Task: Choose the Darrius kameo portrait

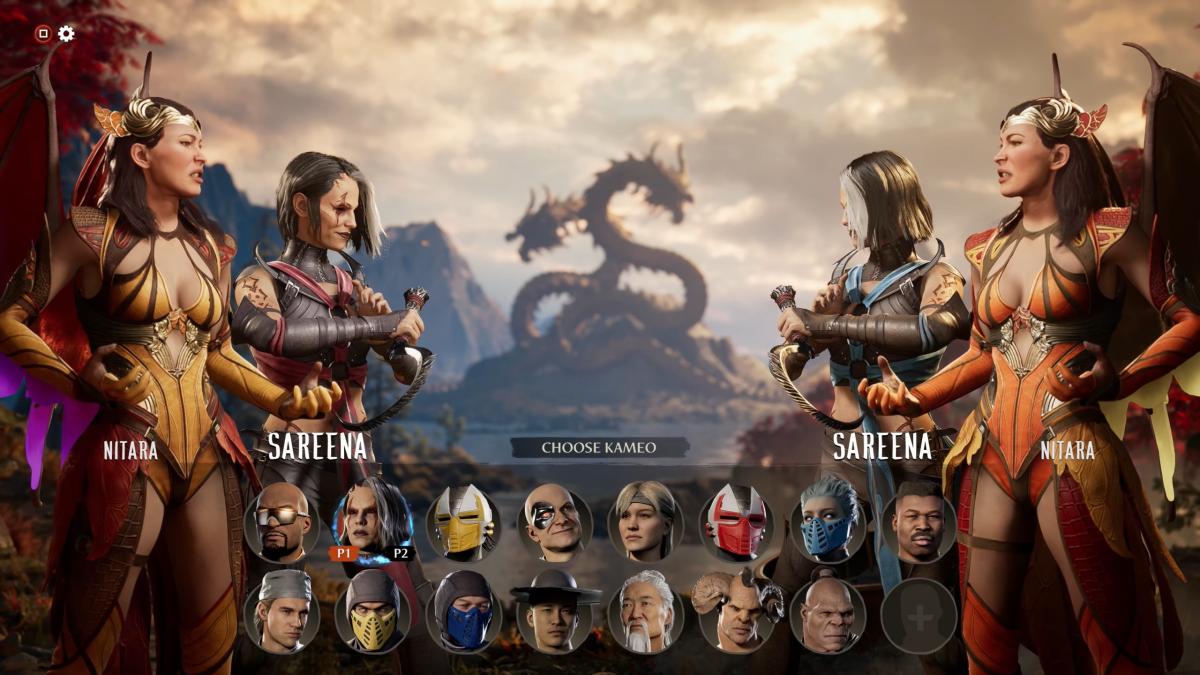Action: pos(919,522)
